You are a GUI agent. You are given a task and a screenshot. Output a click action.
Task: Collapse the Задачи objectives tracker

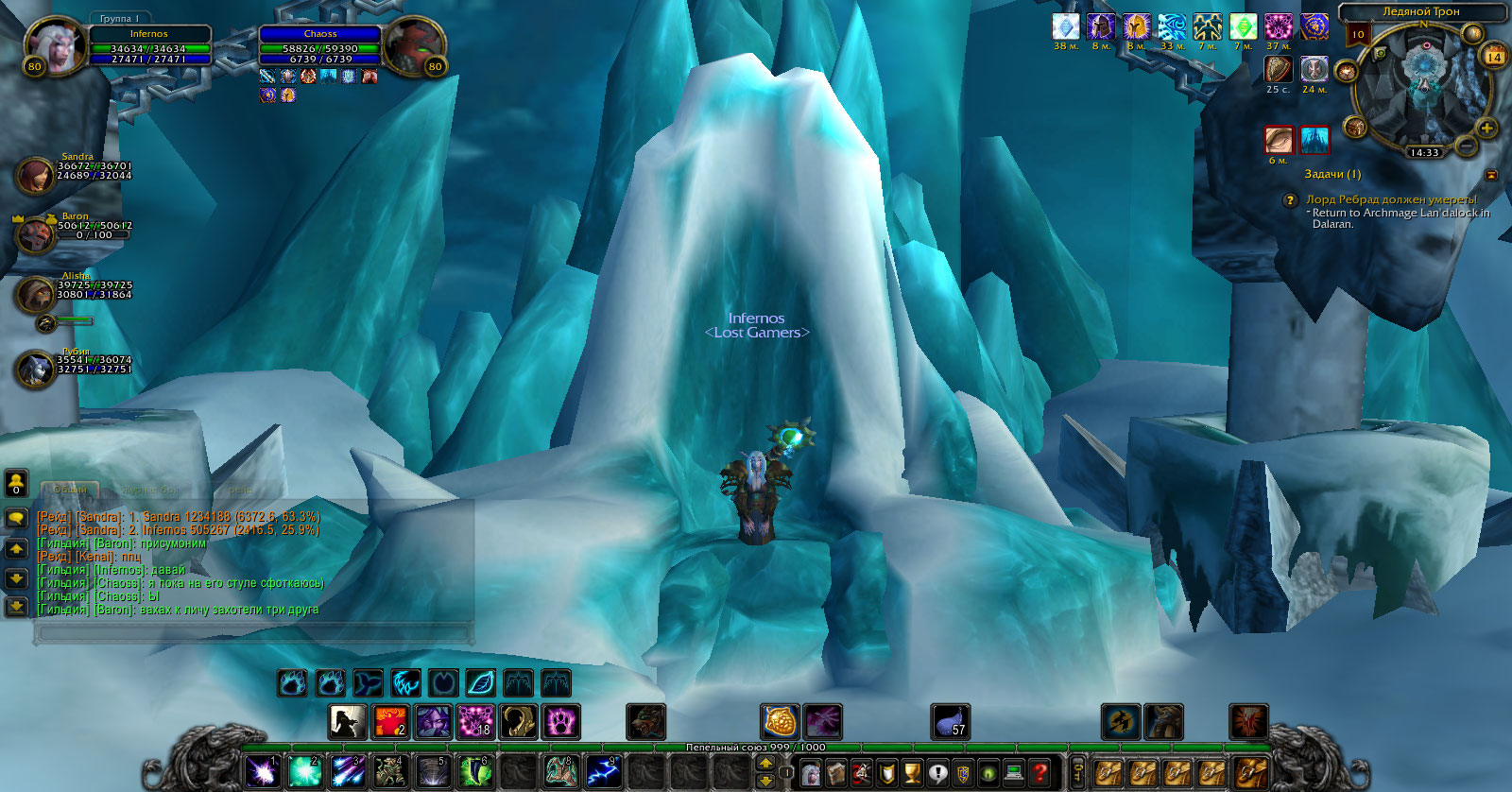click(x=1491, y=175)
